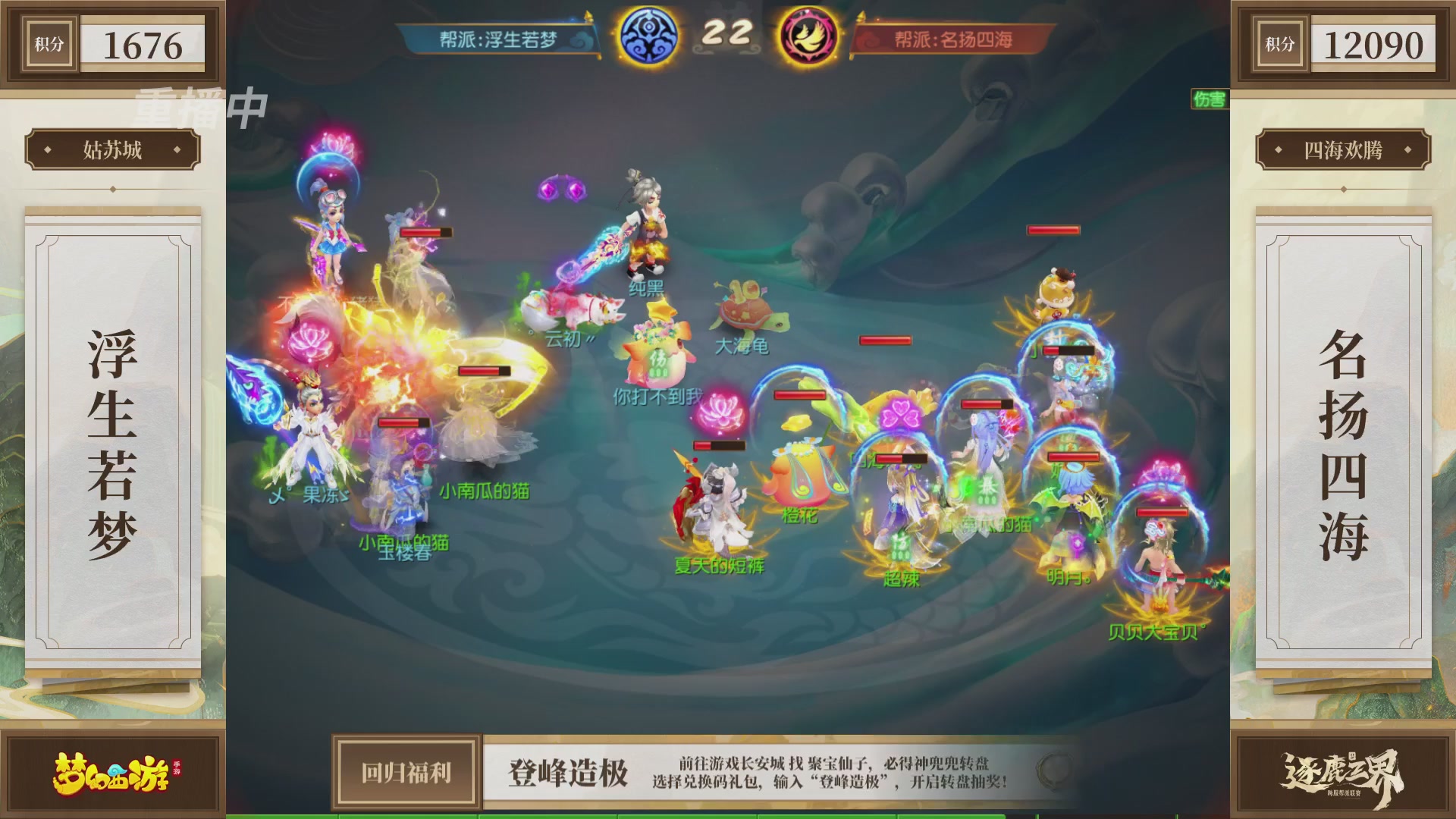This screenshot has width=1456, height=819.
Task: Click the 四海欢腾 plaque
Action: click(x=1341, y=149)
